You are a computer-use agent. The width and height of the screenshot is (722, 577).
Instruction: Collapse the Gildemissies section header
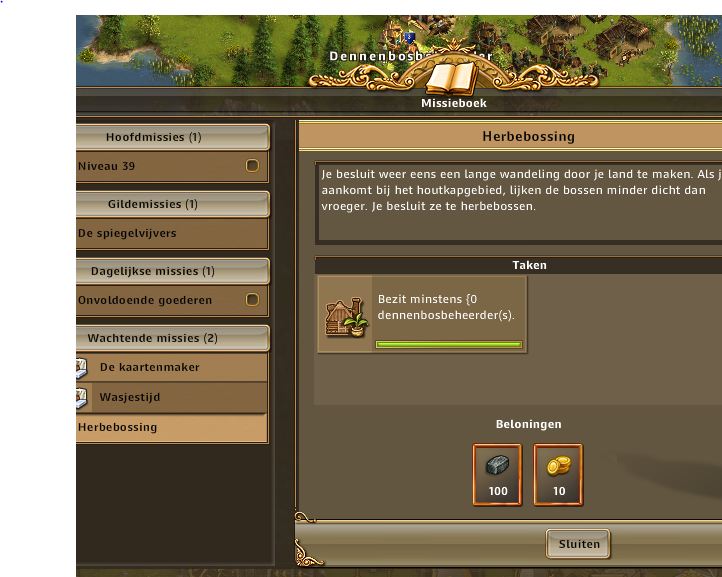(x=172, y=204)
